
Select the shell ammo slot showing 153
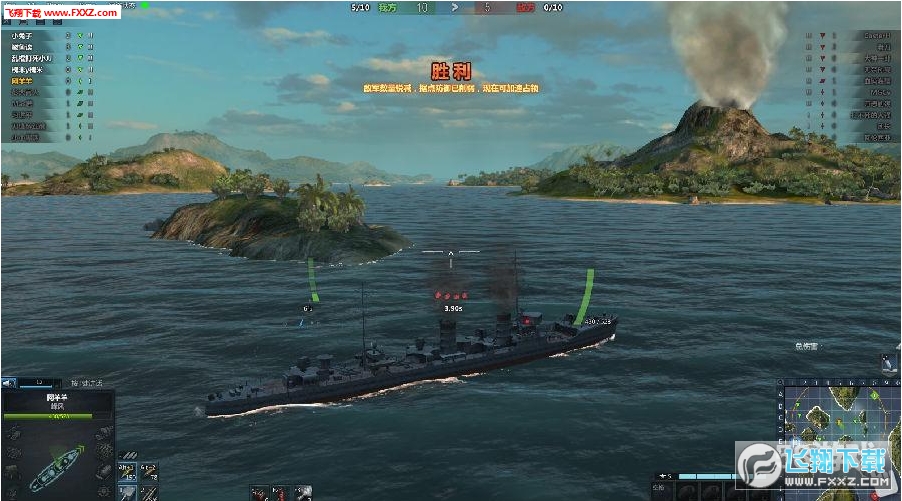click(x=127, y=471)
